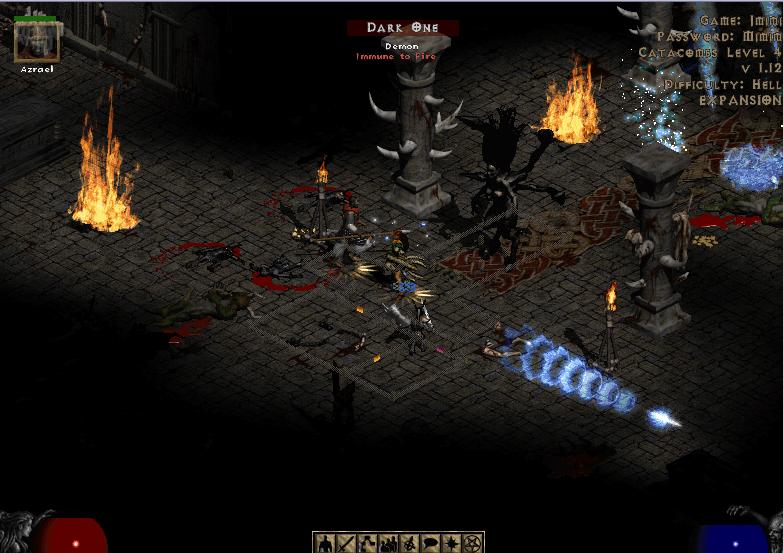Open the quest log star icon
This screenshot has width=783, height=553.
(x=451, y=543)
